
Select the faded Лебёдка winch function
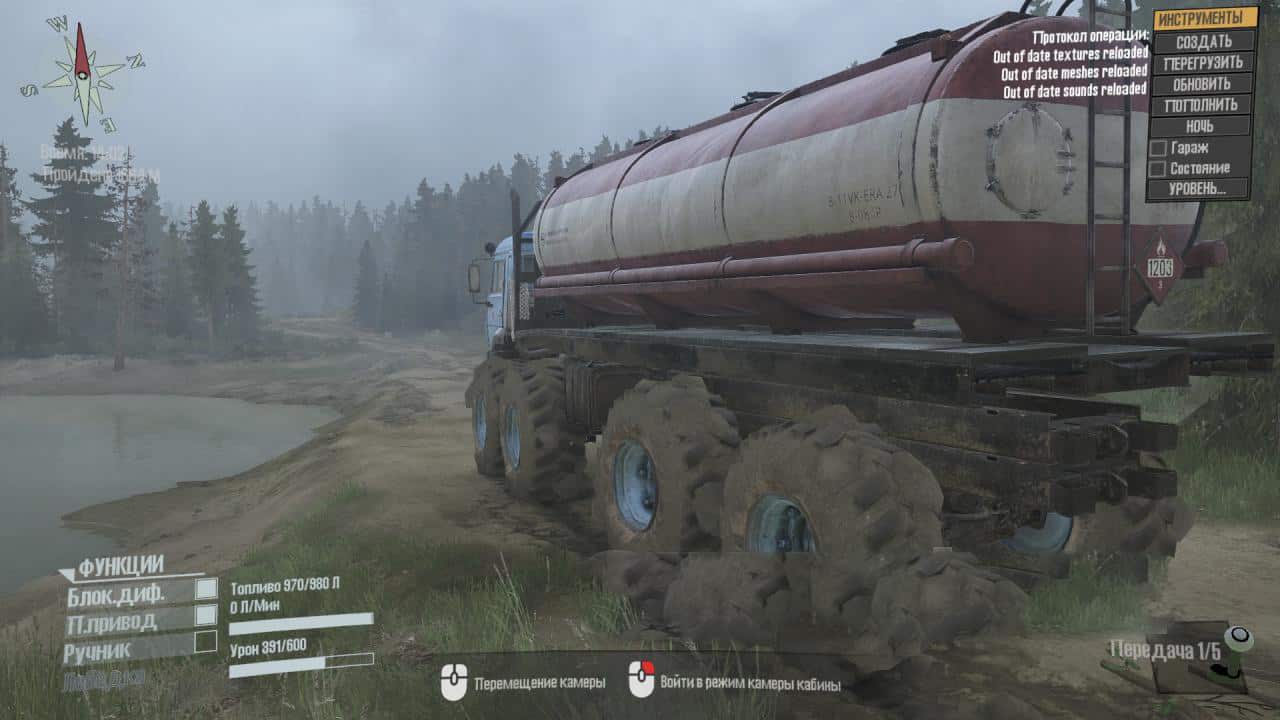pos(104,679)
